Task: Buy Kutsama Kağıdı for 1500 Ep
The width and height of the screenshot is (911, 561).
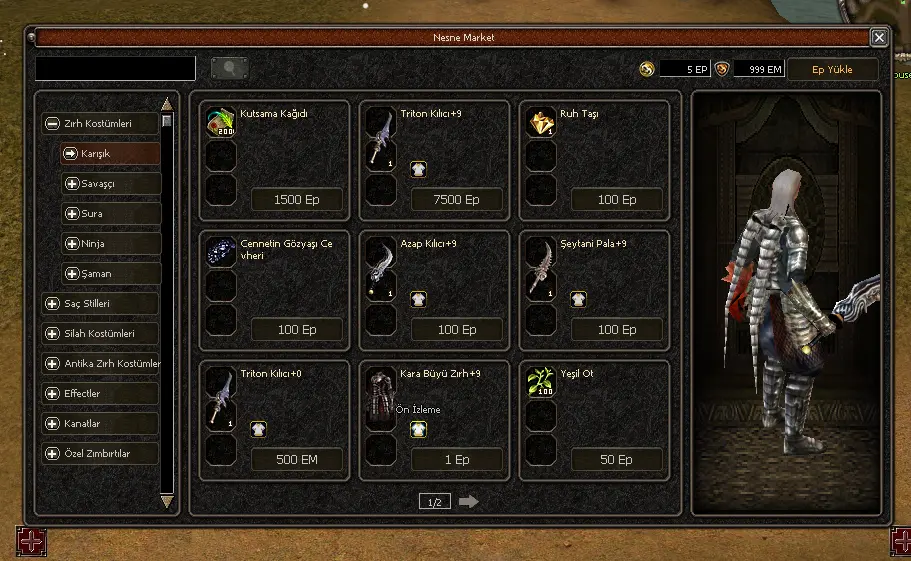Action: coord(296,199)
